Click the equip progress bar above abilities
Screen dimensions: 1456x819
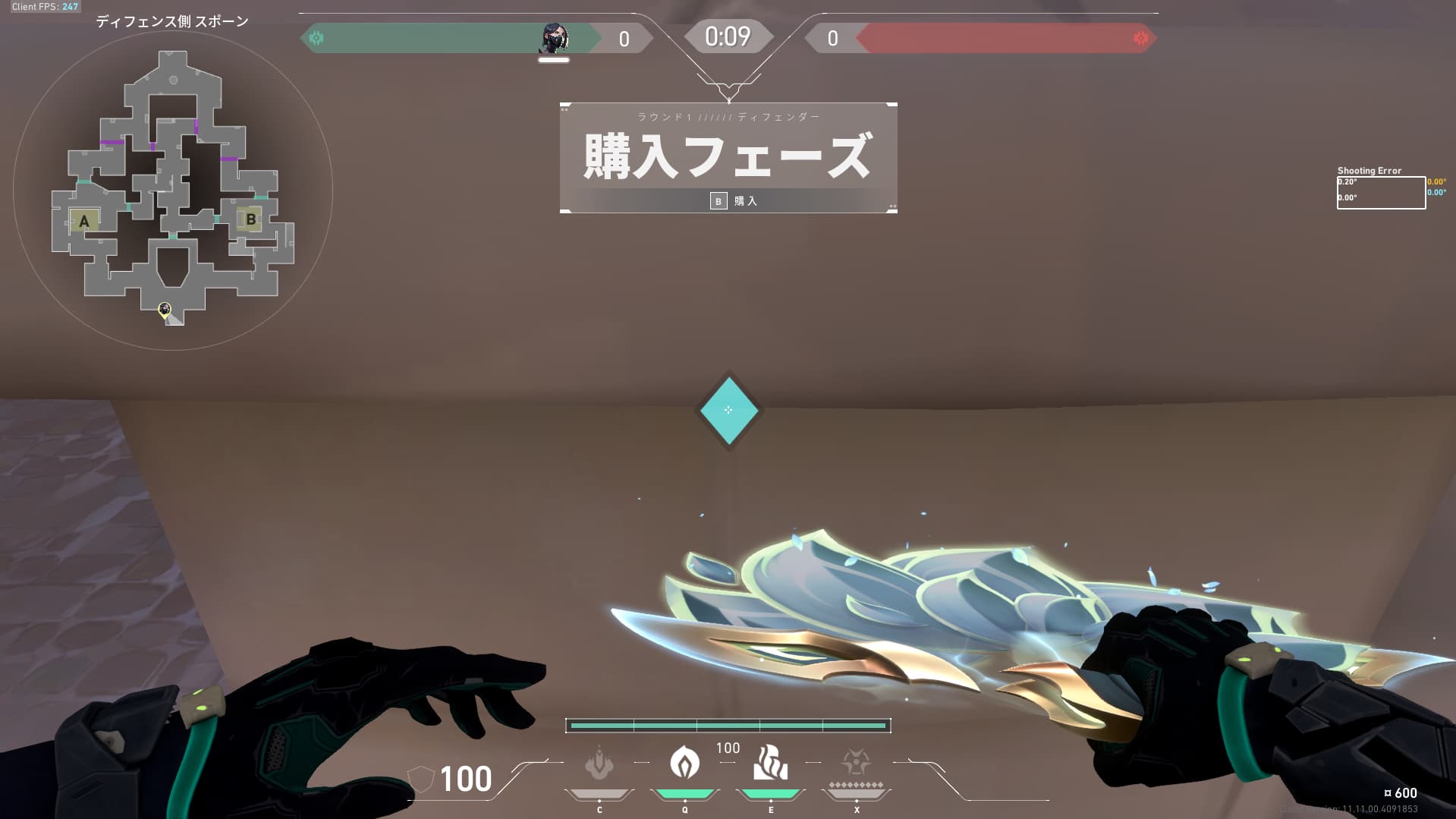pos(728,726)
